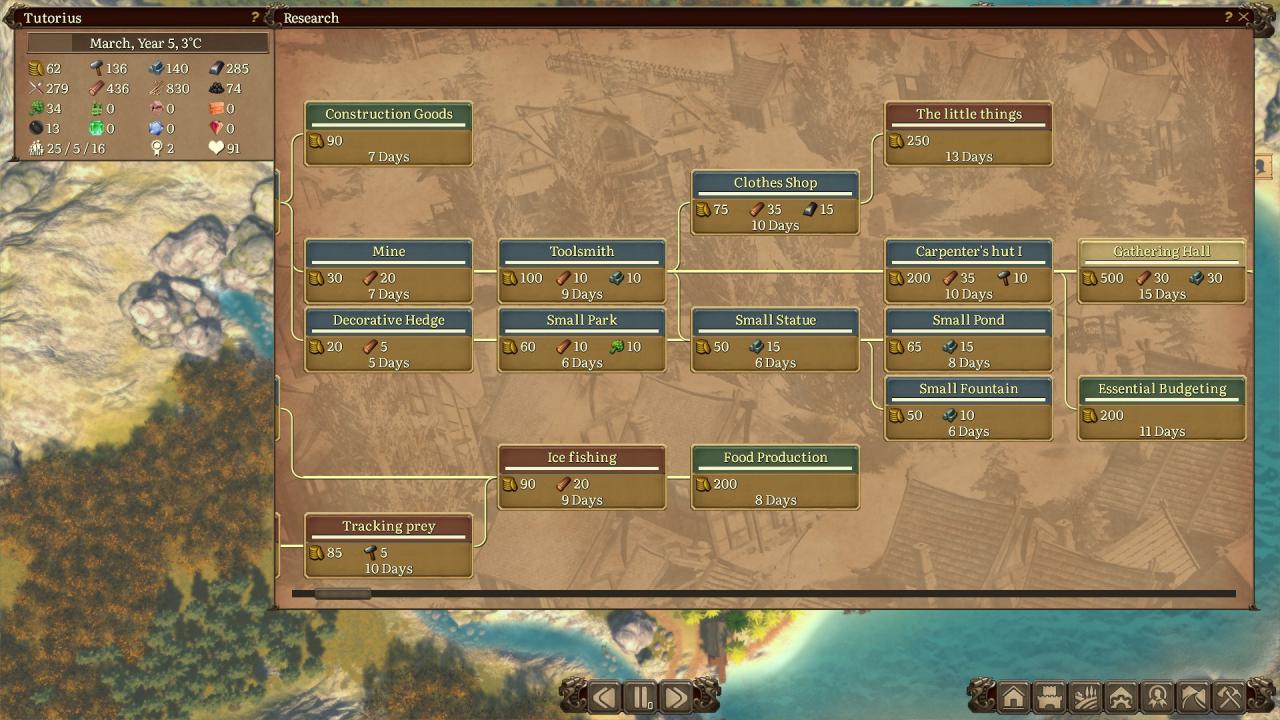Open the house build menu
Screen dimensions: 1280x720
(1013, 697)
